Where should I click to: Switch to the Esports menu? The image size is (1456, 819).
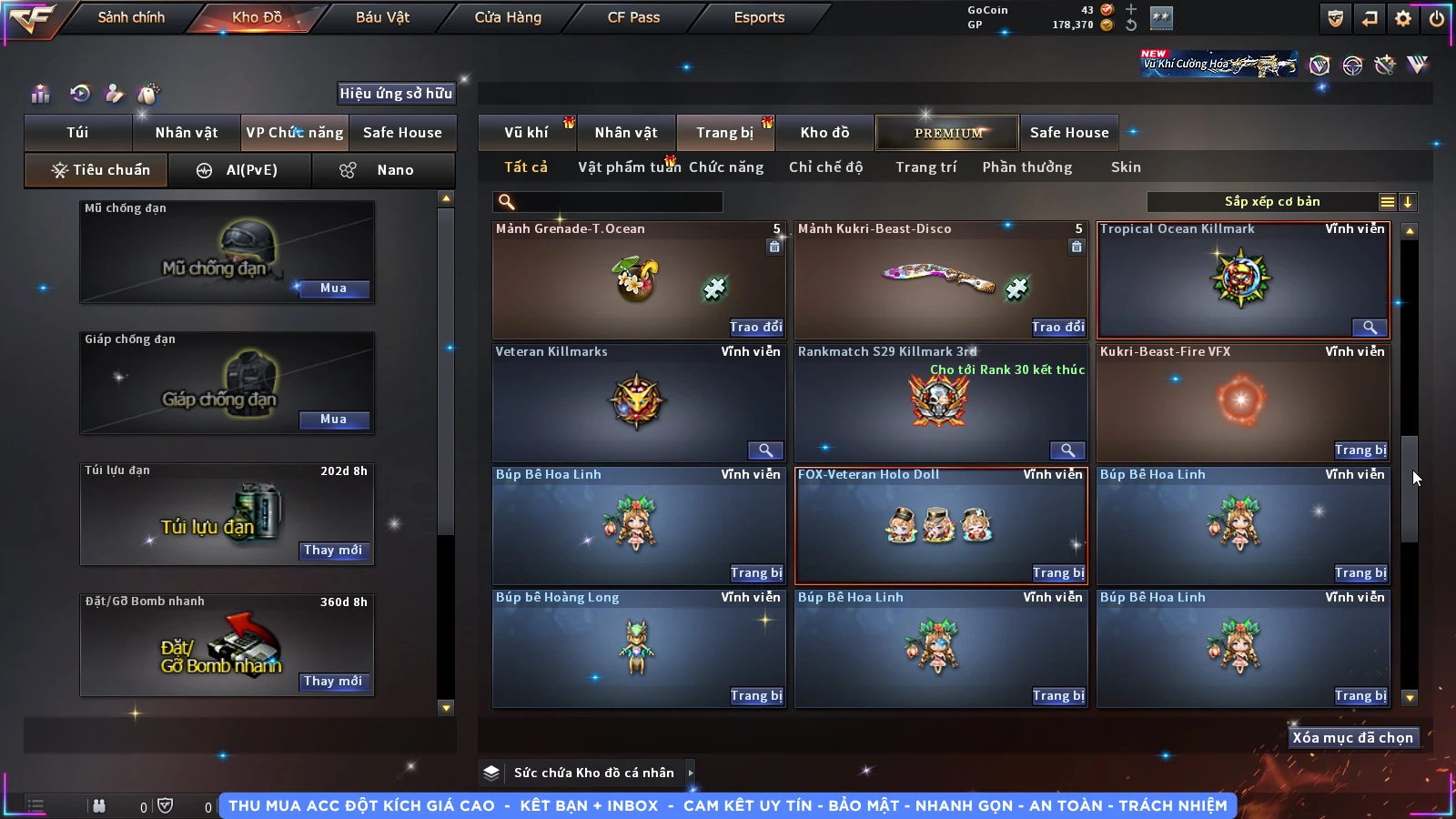click(x=759, y=17)
